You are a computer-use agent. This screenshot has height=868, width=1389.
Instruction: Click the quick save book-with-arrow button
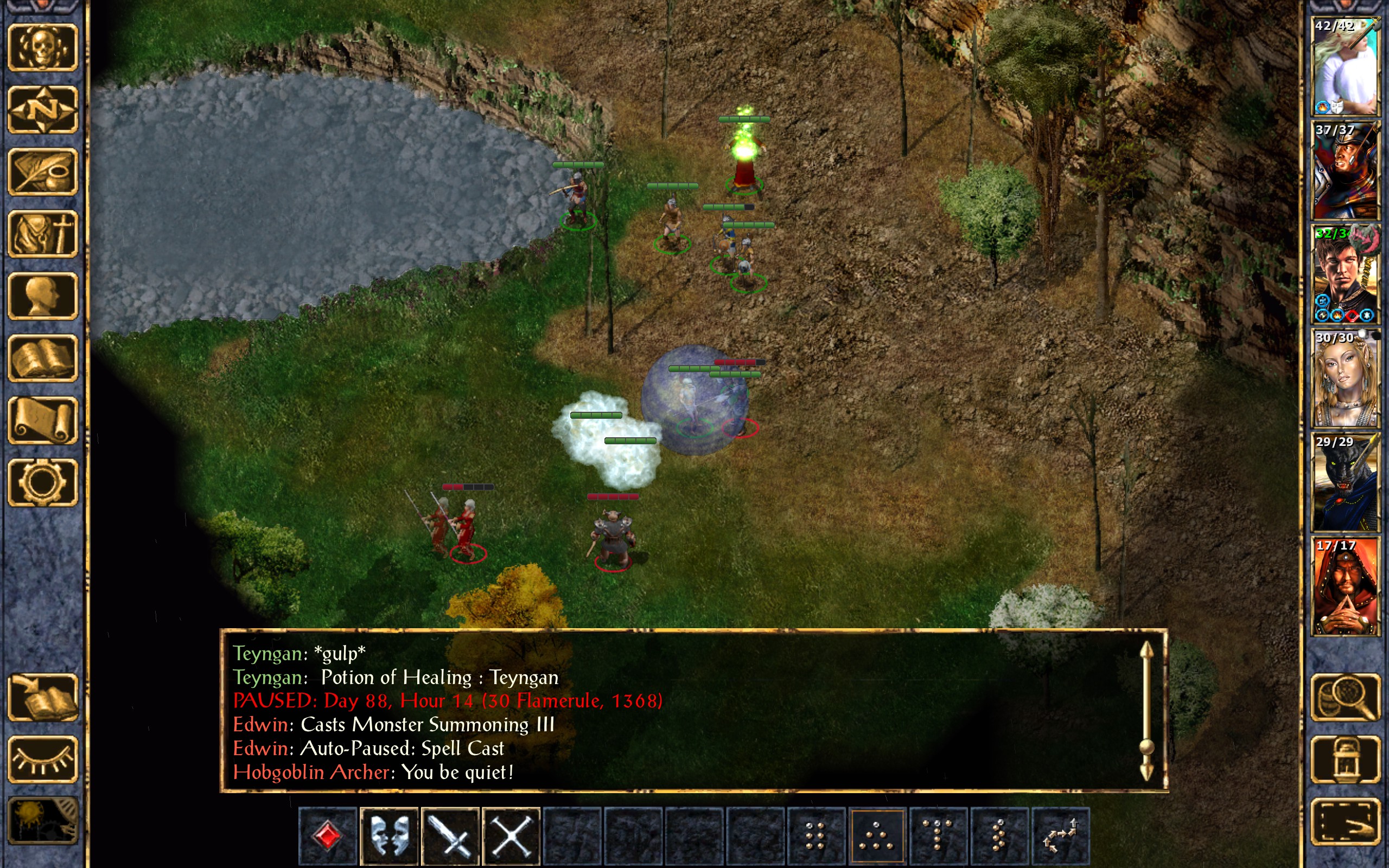[42, 697]
